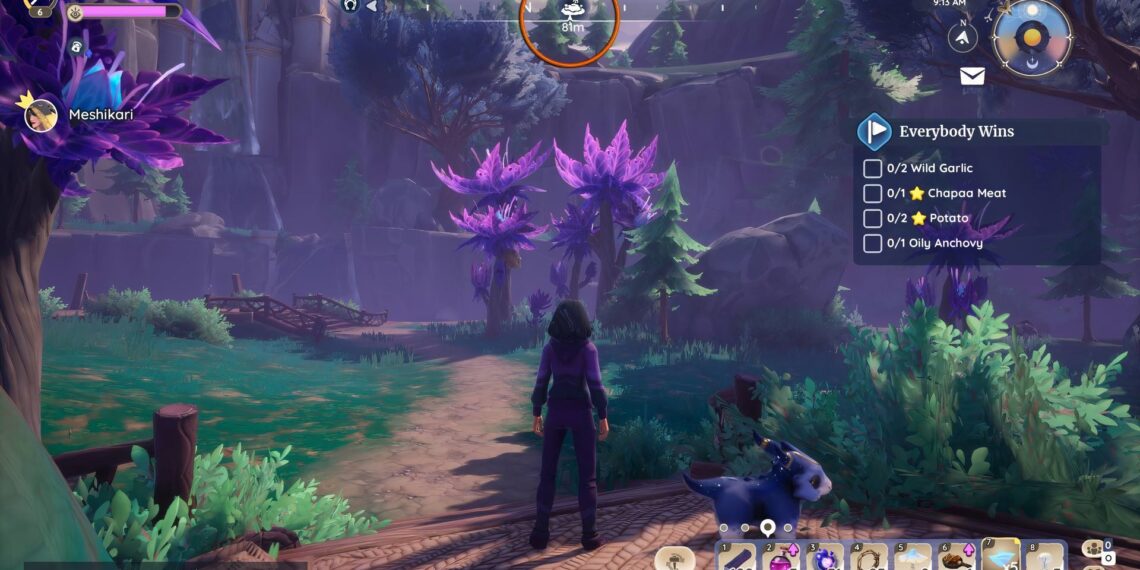
Task: Click the round mushroom button beside hotbar
Action: tap(674, 558)
